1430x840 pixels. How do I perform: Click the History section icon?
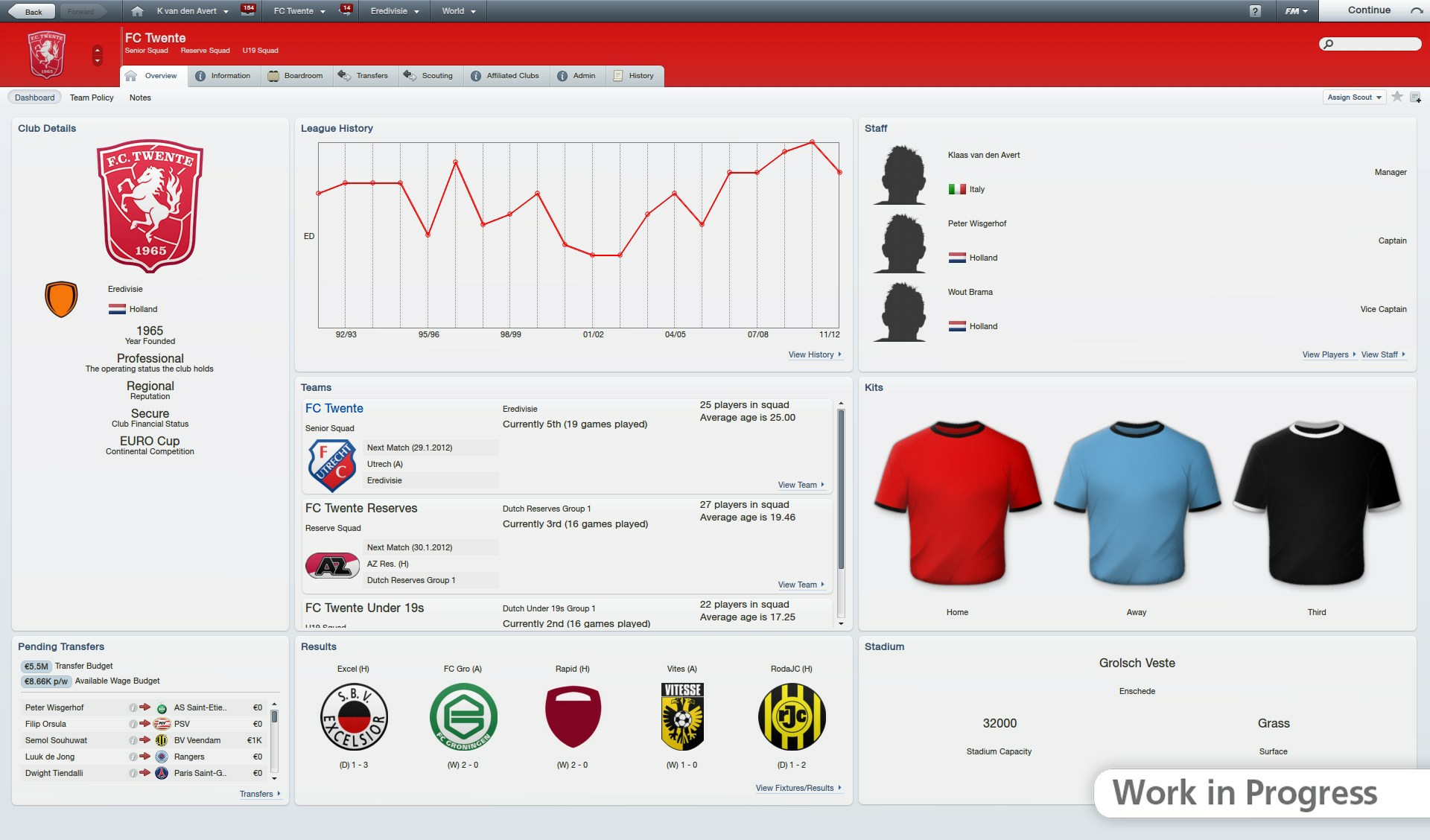(x=617, y=75)
